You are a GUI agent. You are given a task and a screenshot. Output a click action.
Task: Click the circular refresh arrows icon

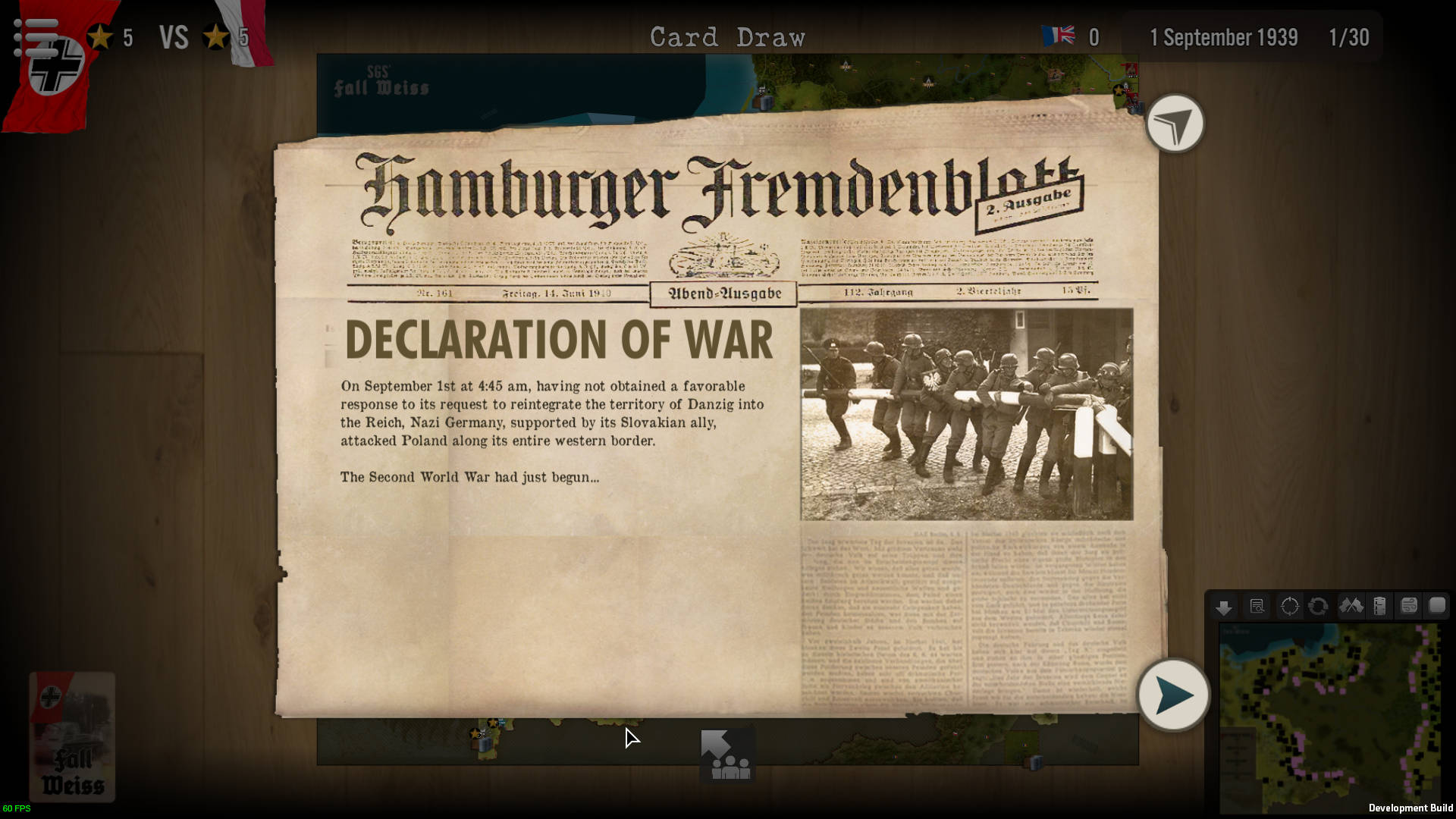[x=1318, y=607]
